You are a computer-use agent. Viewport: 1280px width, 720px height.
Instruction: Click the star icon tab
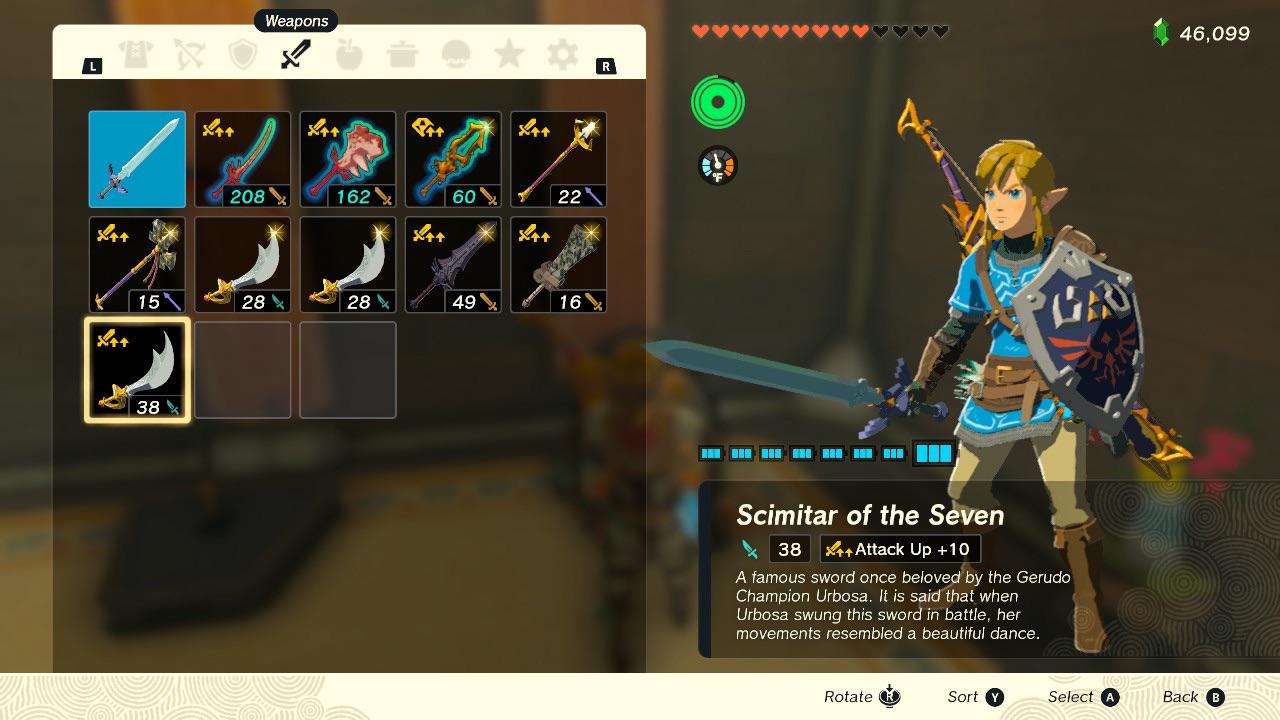tap(509, 55)
